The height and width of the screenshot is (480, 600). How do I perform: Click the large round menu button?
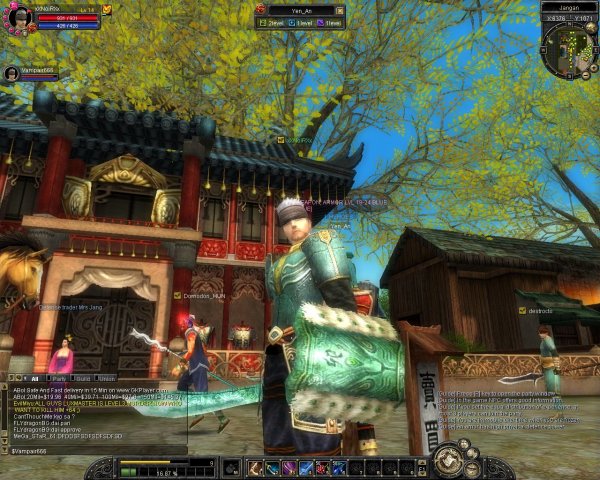[445, 461]
